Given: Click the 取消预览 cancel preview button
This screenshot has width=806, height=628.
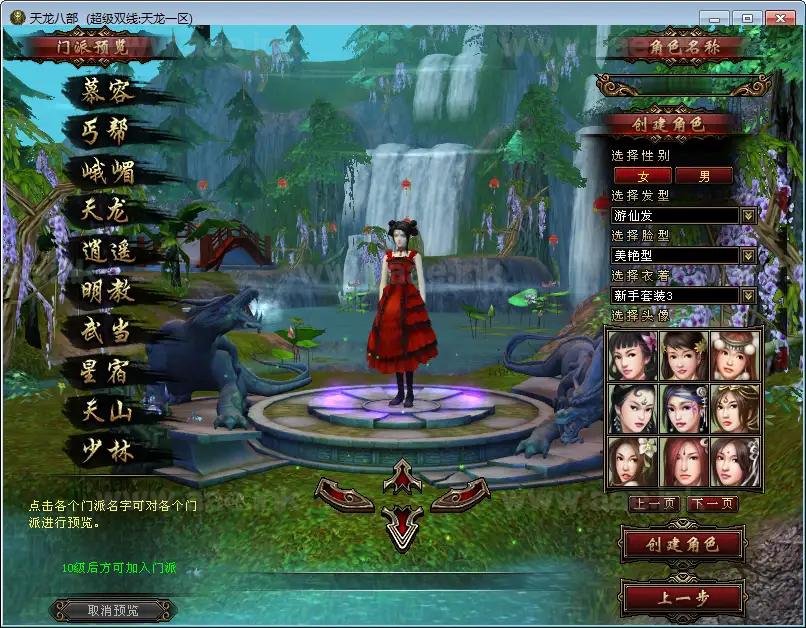Looking at the screenshot, I should [x=113, y=610].
